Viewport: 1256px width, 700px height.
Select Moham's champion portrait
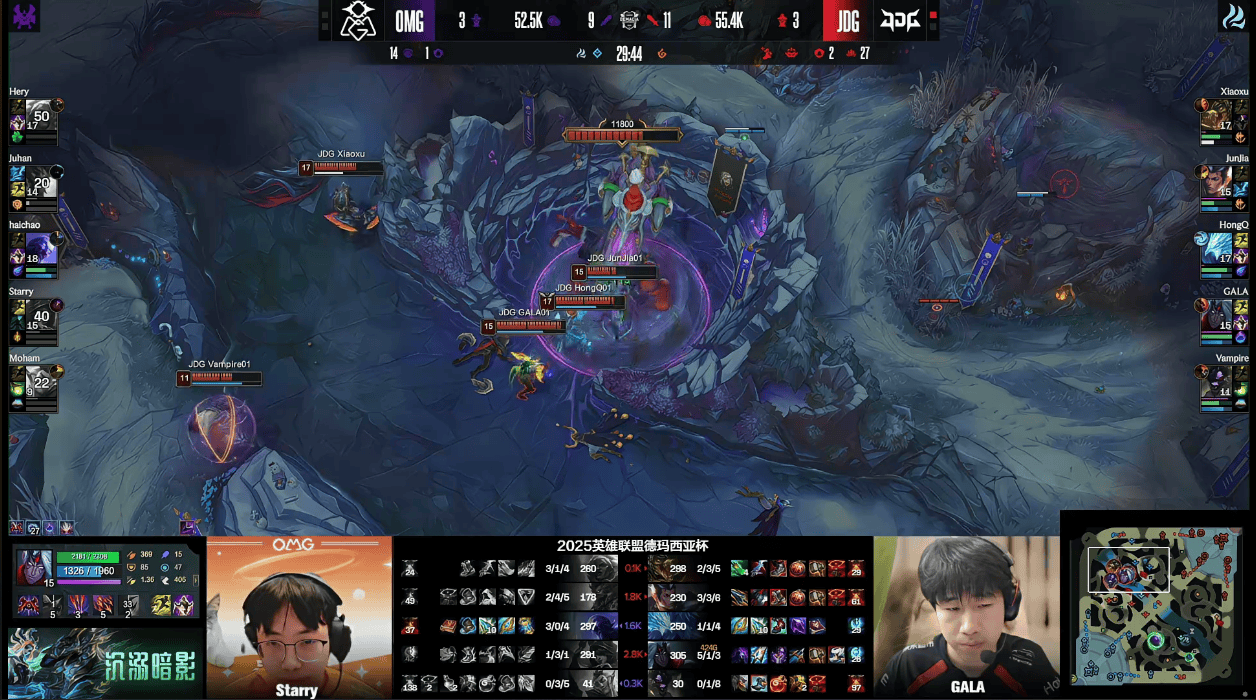[x=40, y=383]
